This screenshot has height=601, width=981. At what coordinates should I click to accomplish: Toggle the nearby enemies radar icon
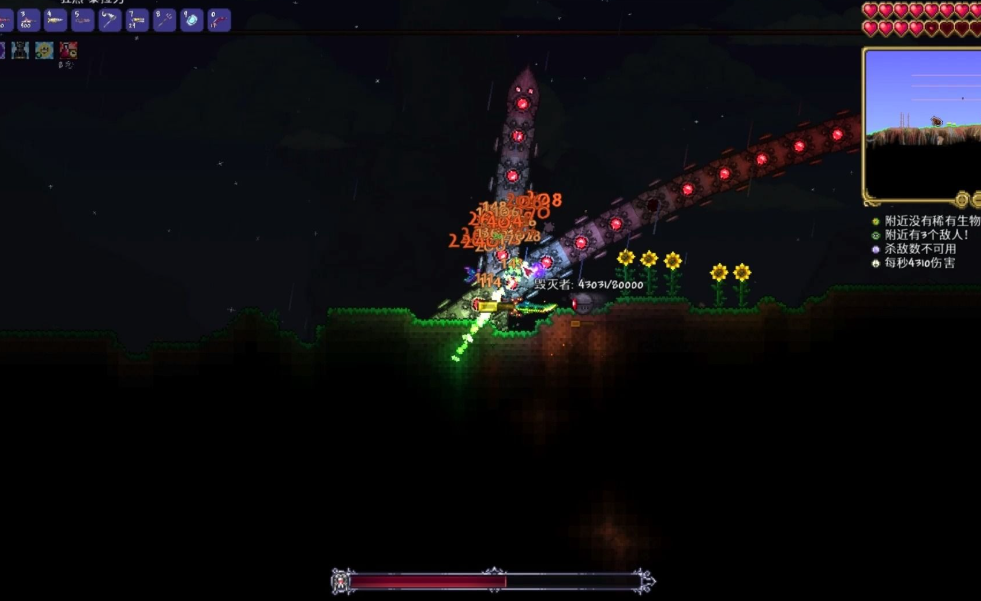point(876,235)
